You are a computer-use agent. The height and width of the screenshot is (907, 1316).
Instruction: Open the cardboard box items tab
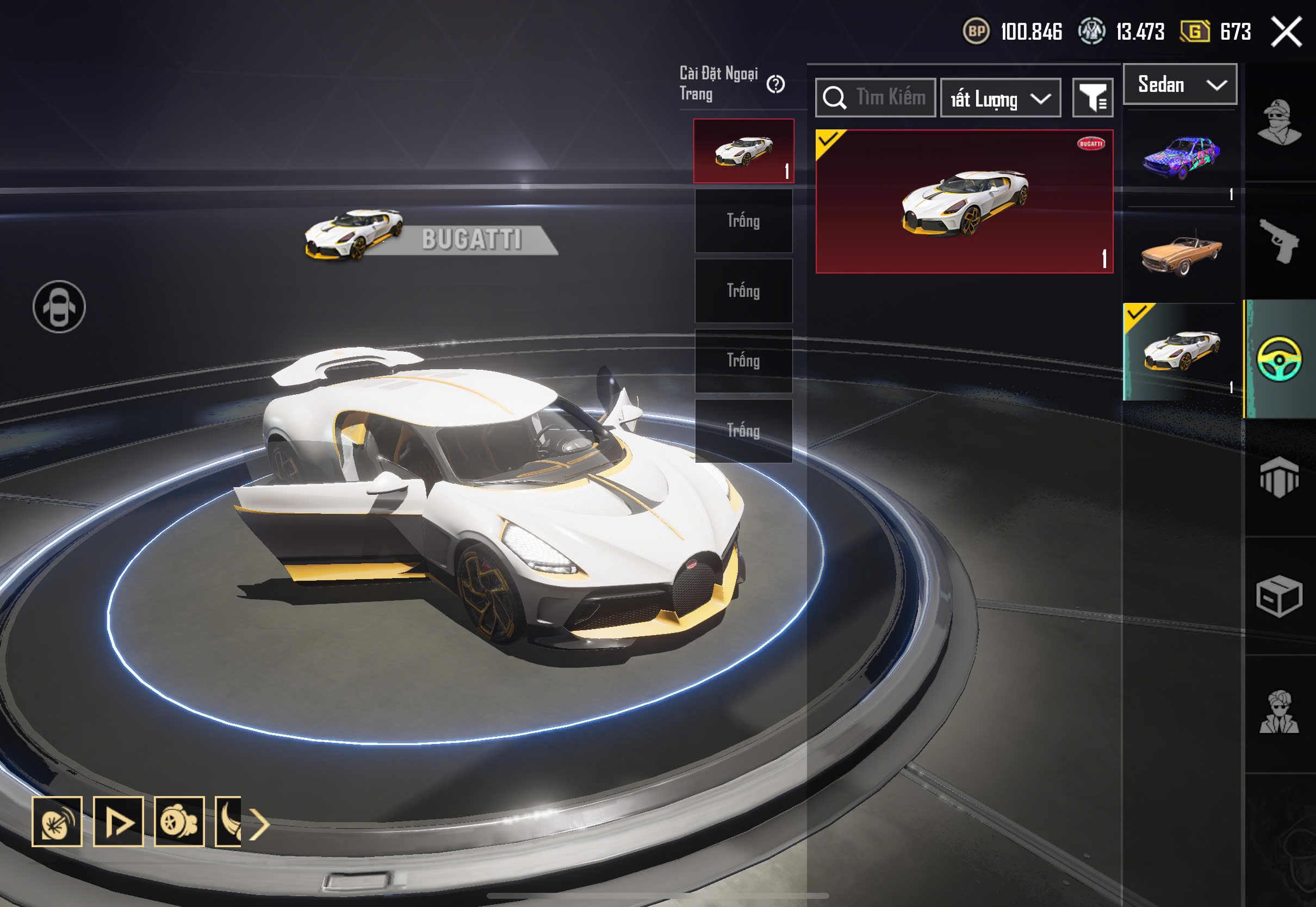click(1279, 595)
